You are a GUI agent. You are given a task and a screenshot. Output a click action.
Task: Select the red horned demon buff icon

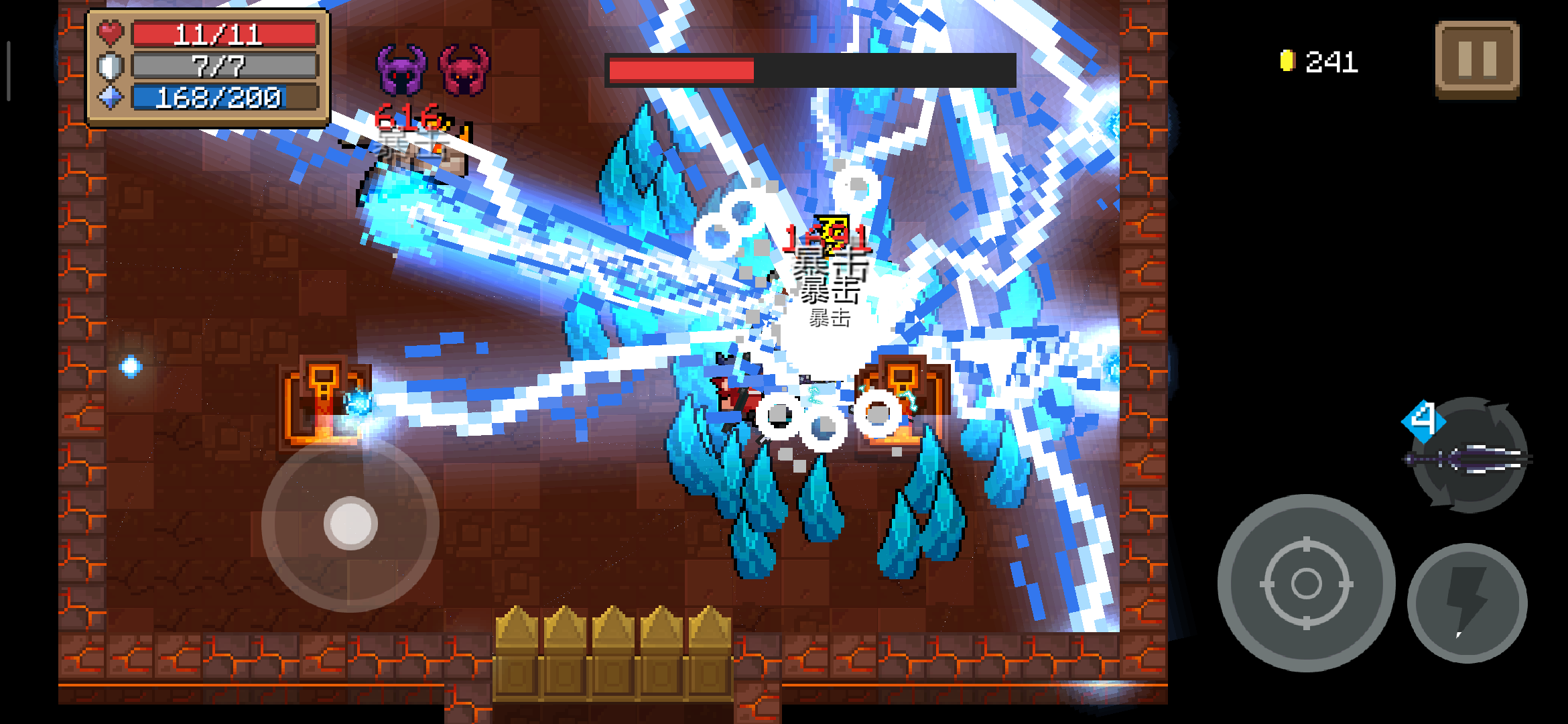pyautogui.click(x=464, y=70)
